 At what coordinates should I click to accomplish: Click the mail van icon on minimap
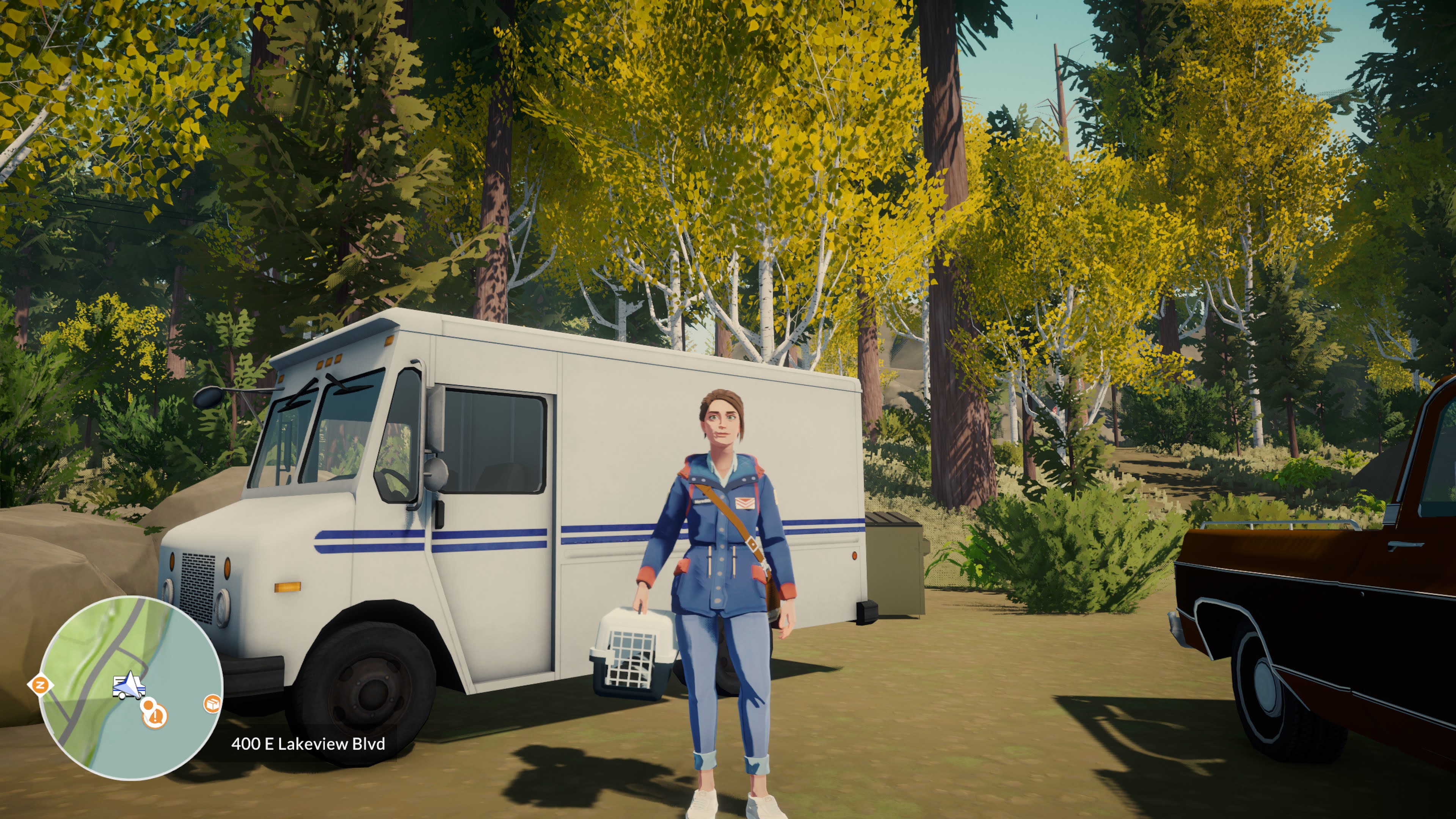click(129, 686)
